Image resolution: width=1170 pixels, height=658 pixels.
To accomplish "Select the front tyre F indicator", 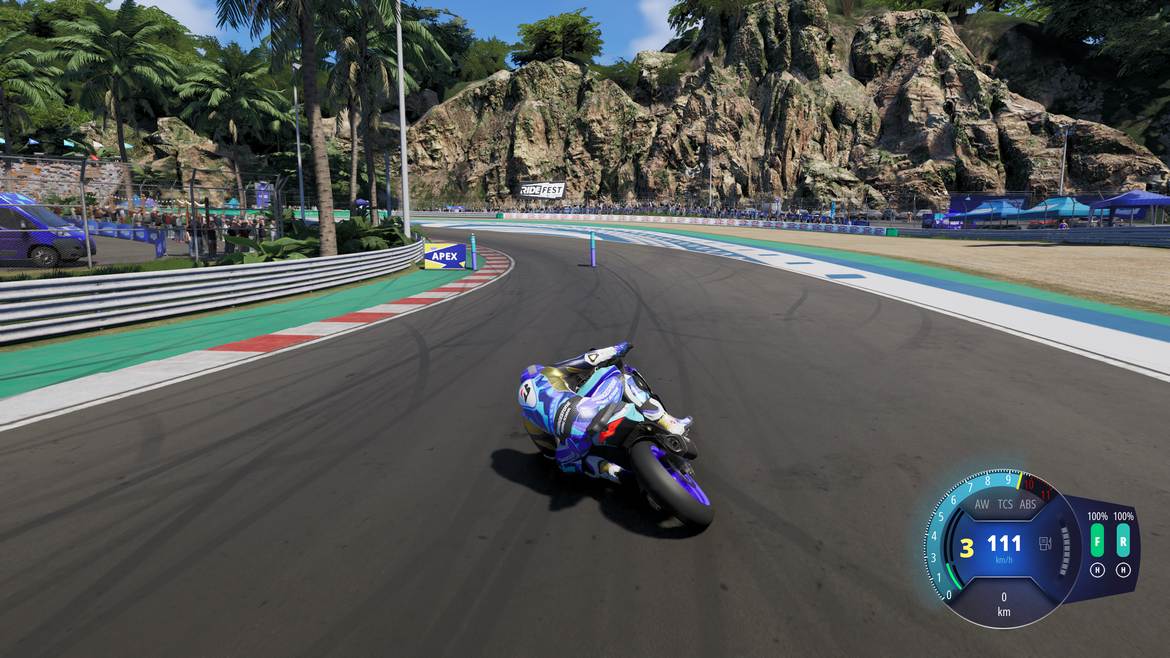I will (x=1097, y=544).
